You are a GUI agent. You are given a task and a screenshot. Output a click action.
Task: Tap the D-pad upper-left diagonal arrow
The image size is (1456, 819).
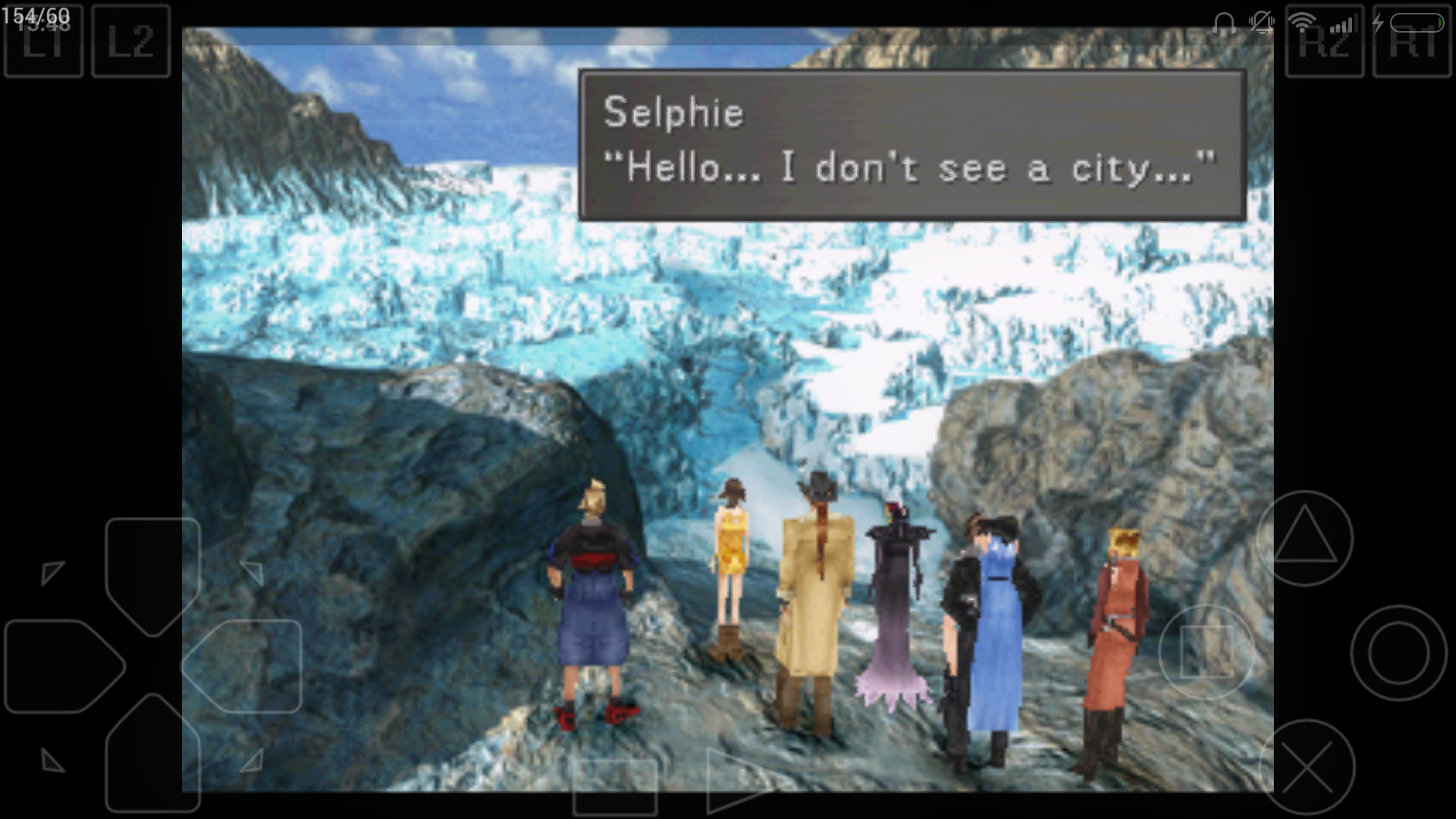[x=52, y=572]
